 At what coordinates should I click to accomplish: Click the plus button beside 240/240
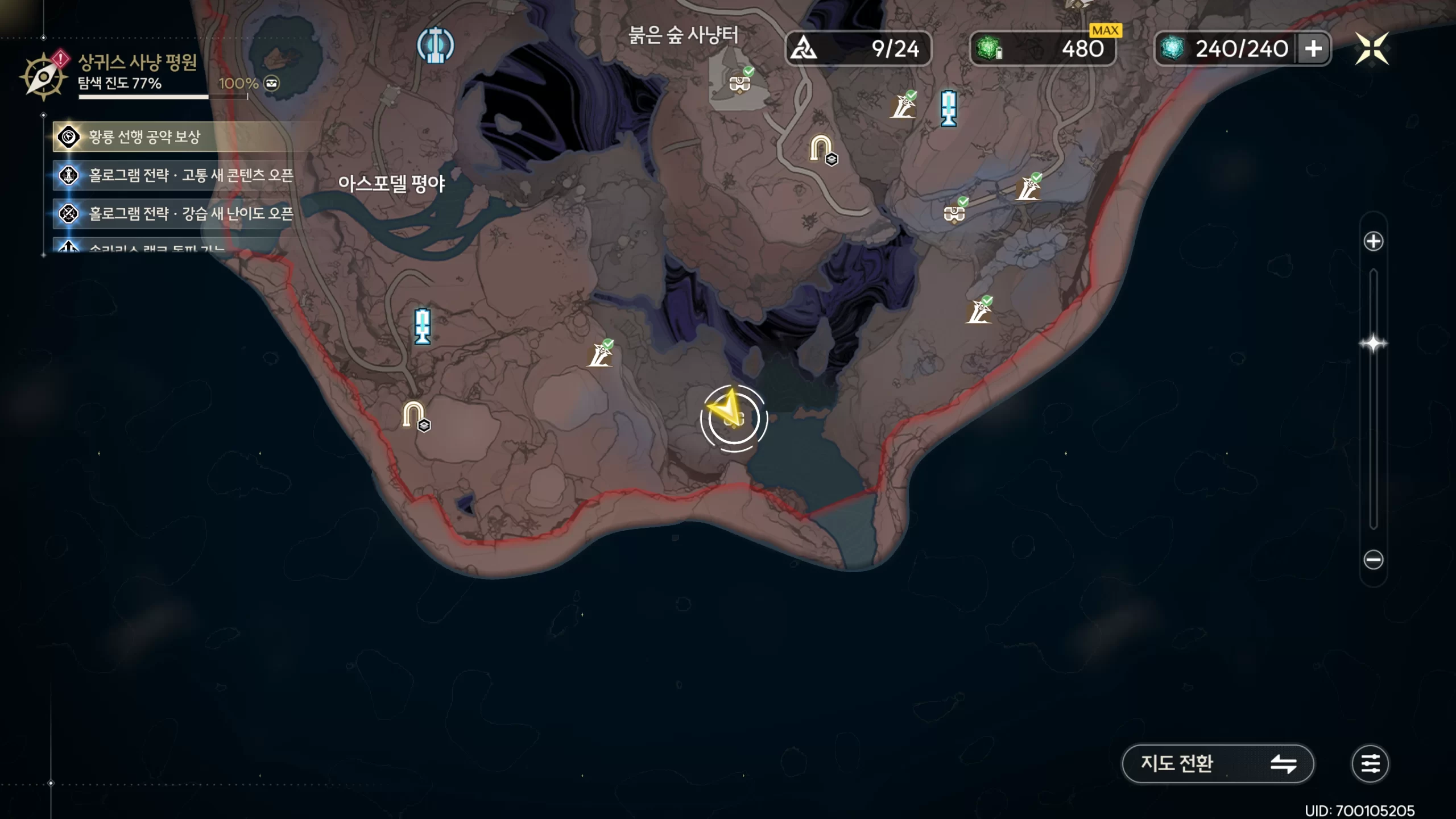[1313, 49]
